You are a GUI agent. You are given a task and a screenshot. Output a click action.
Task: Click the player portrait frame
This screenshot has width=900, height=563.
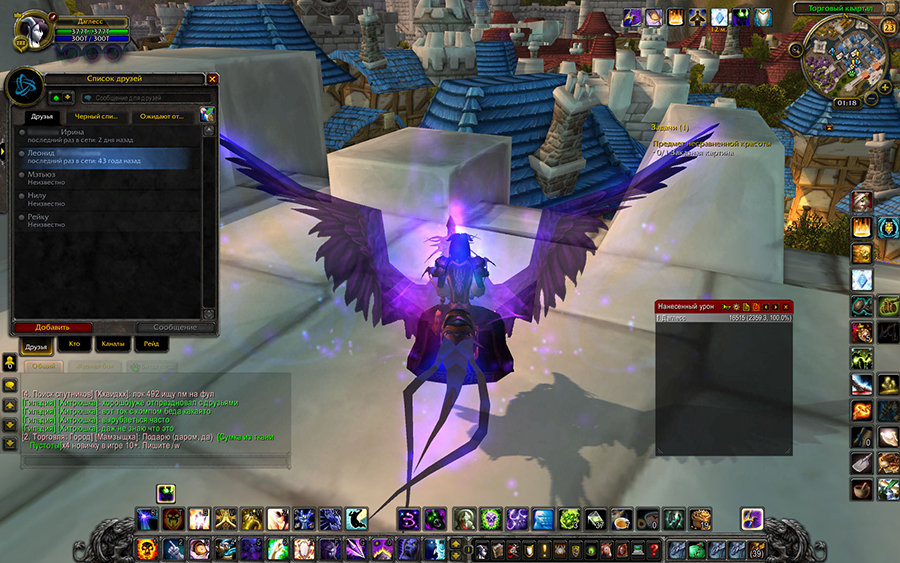31,32
